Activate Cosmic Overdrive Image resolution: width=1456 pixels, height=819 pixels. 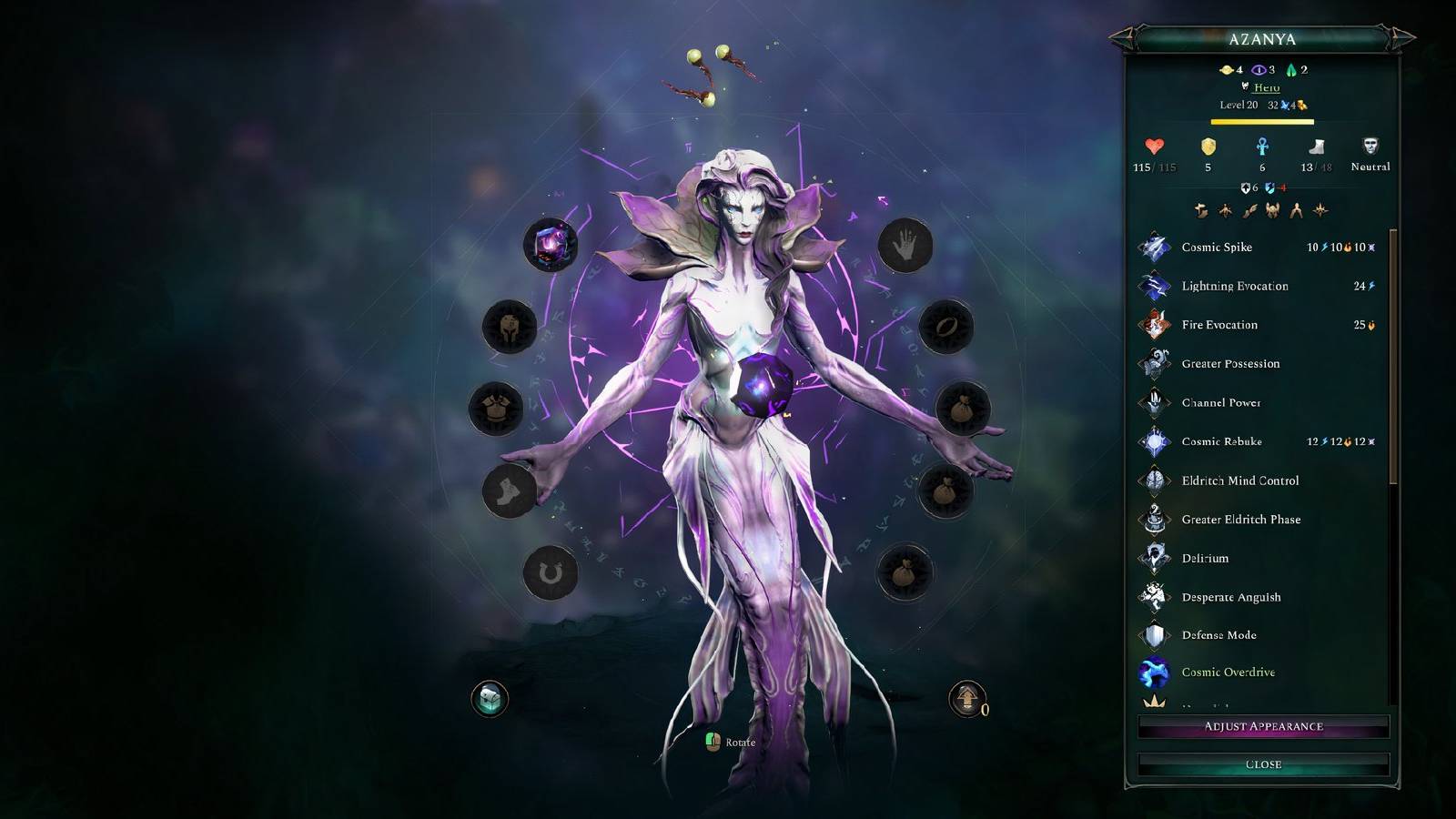point(1227,672)
